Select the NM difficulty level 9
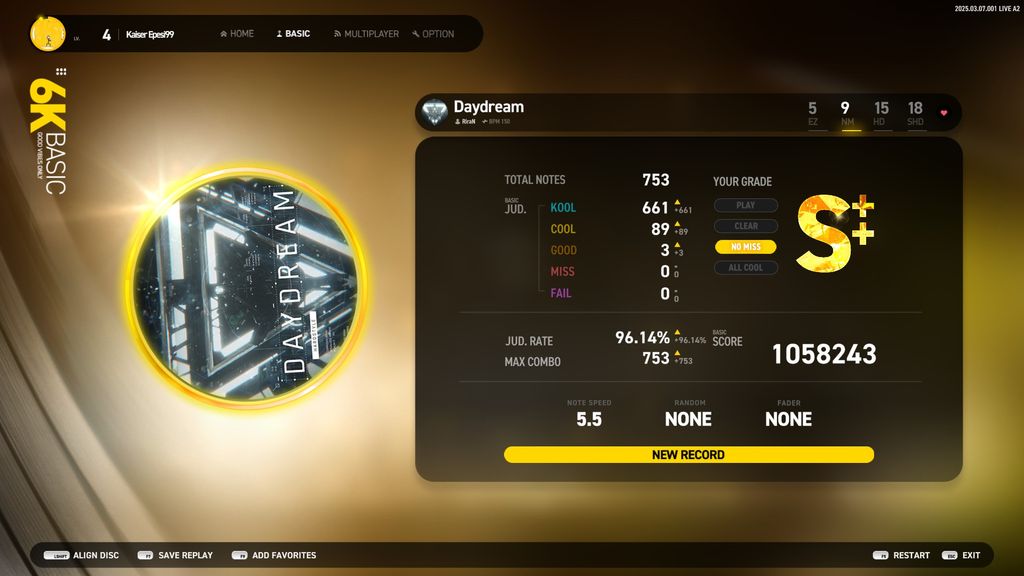Image resolution: width=1024 pixels, height=576 pixels. pyautogui.click(x=846, y=113)
